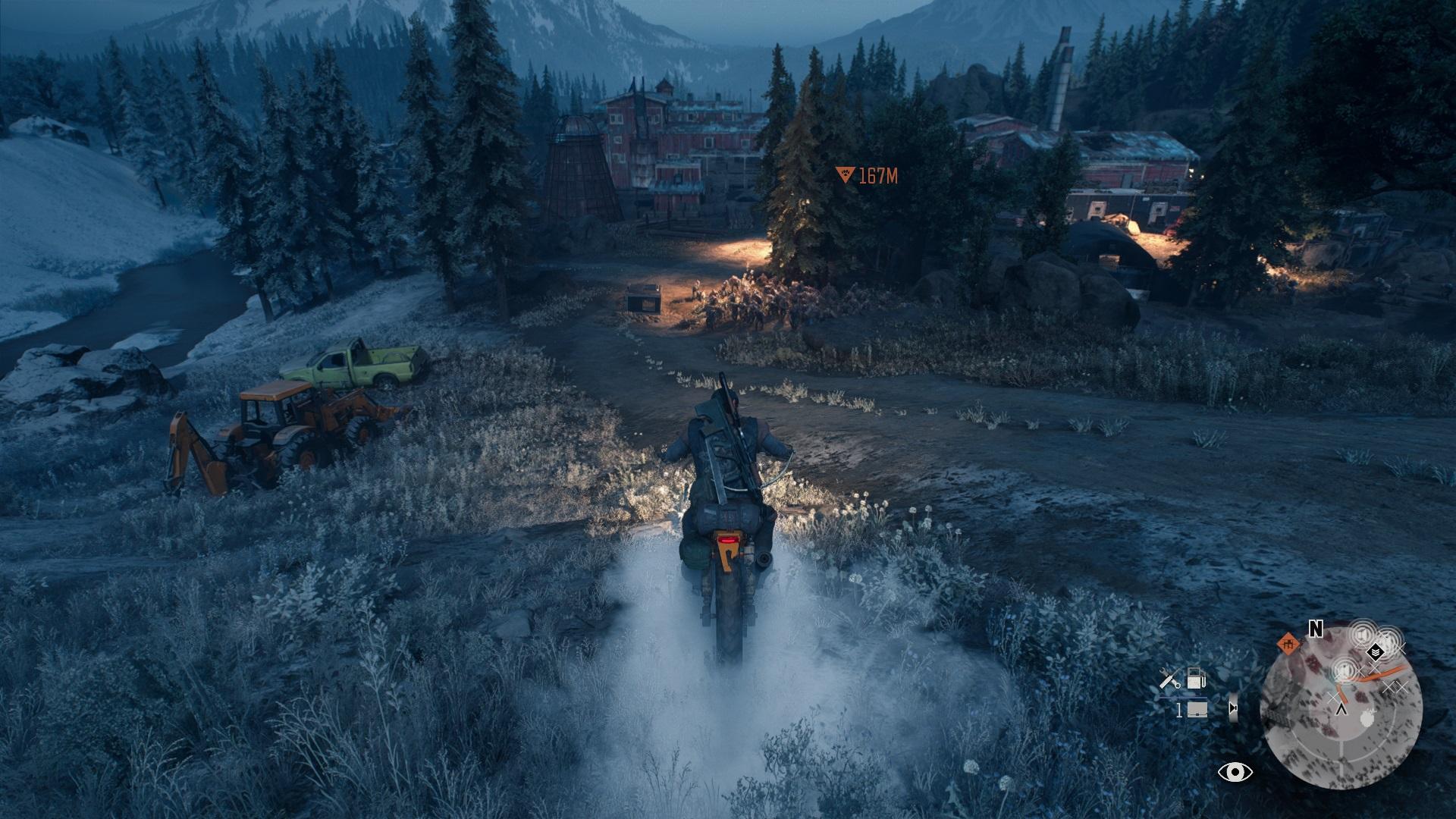The width and height of the screenshot is (1456, 819).
Task: Select the orange horde marker showing 167M
Action: [843, 176]
